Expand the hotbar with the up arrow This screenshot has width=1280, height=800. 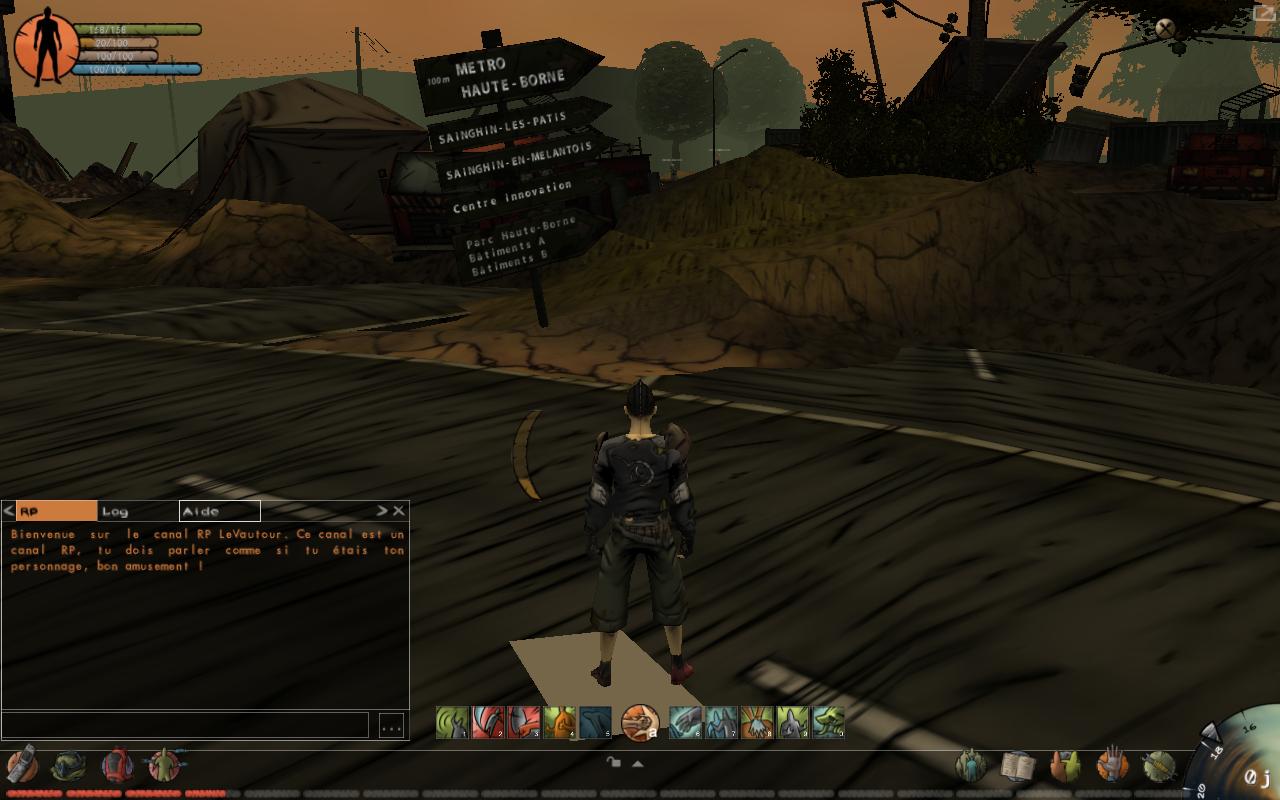tap(637, 763)
